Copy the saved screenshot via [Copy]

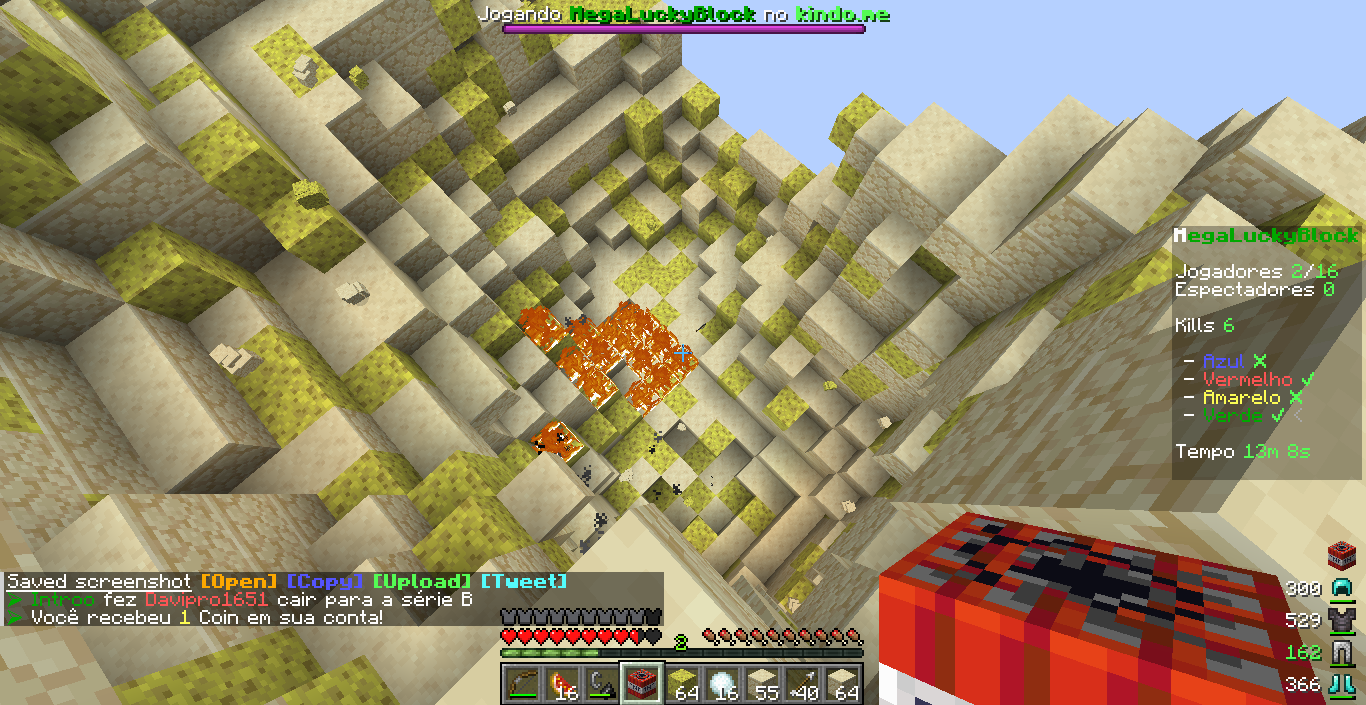322,582
